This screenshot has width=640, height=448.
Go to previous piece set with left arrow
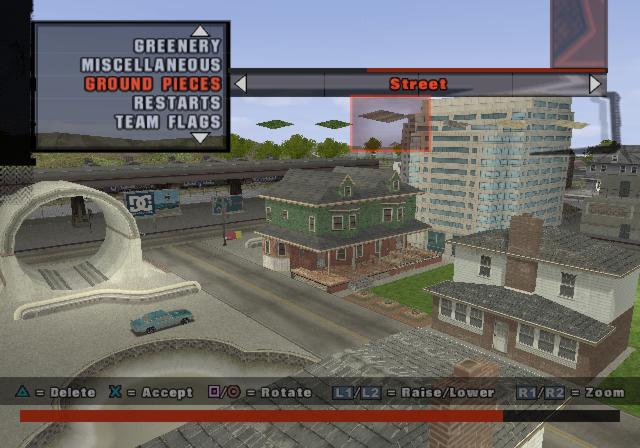pos(240,84)
